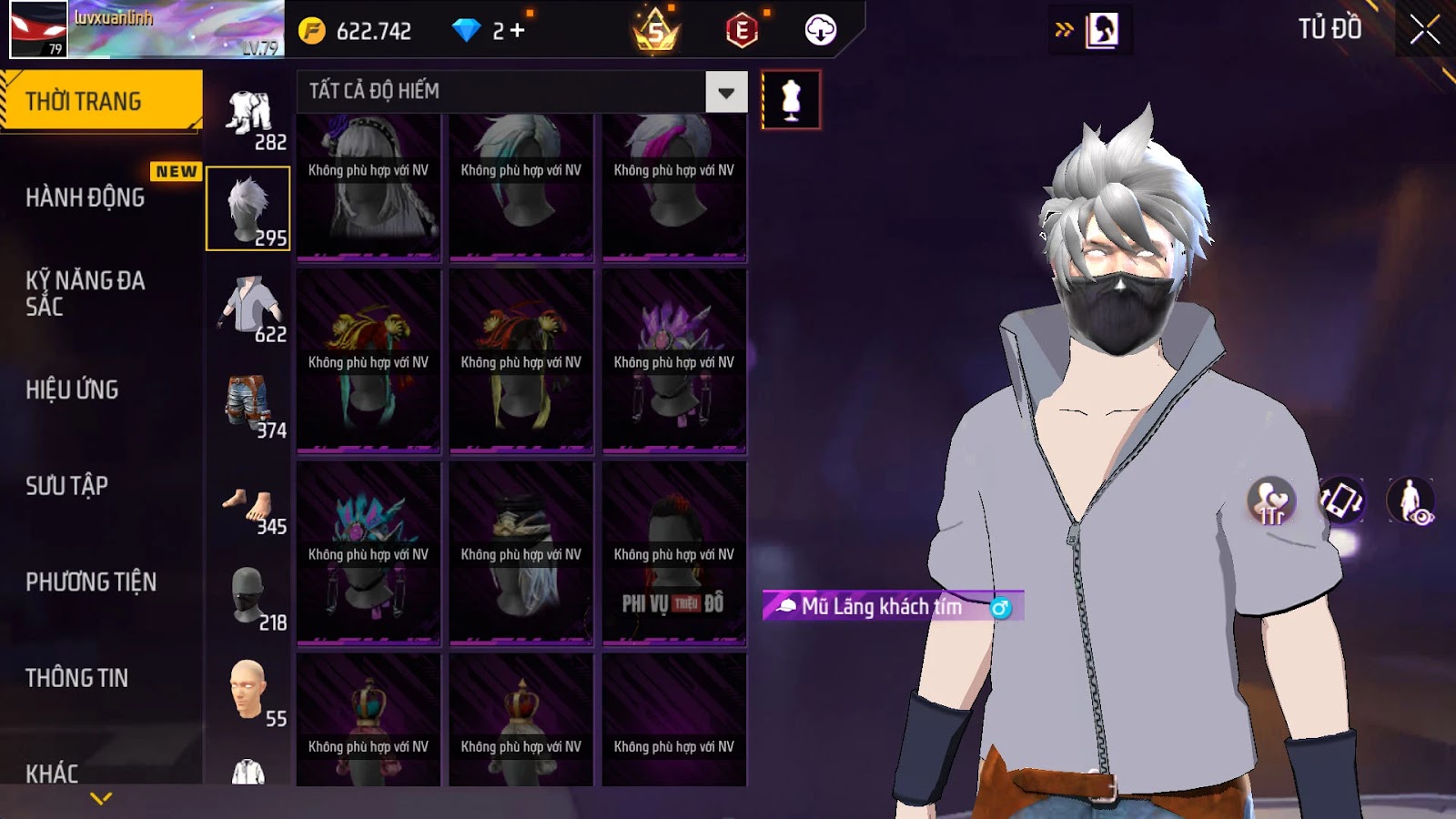Select the hair category showing 295
This screenshot has width=1456, height=819.
coord(248,208)
